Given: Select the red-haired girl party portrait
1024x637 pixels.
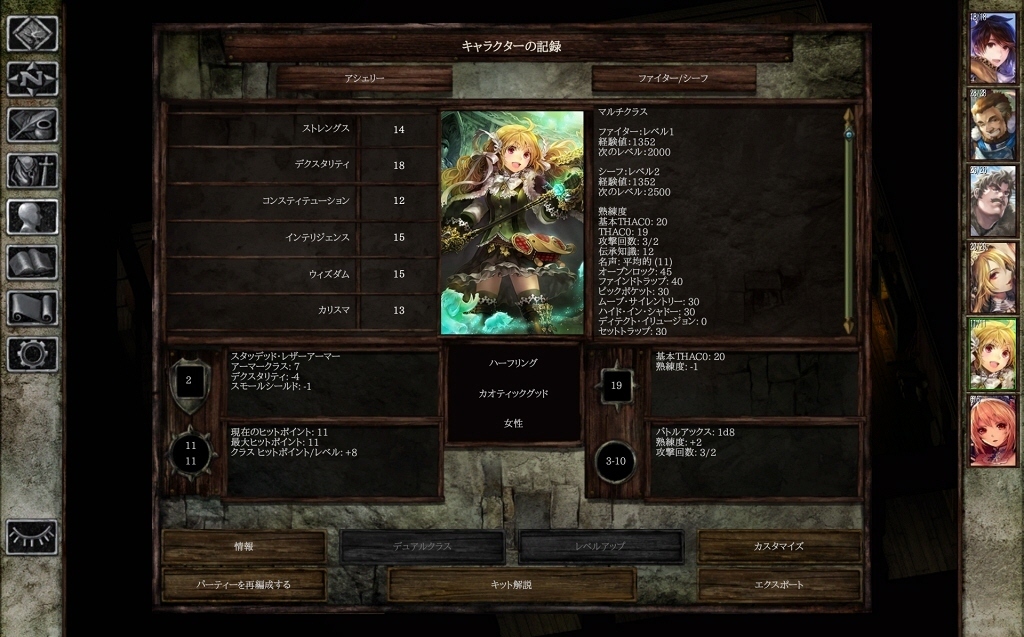Looking at the screenshot, I should [992, 430].
